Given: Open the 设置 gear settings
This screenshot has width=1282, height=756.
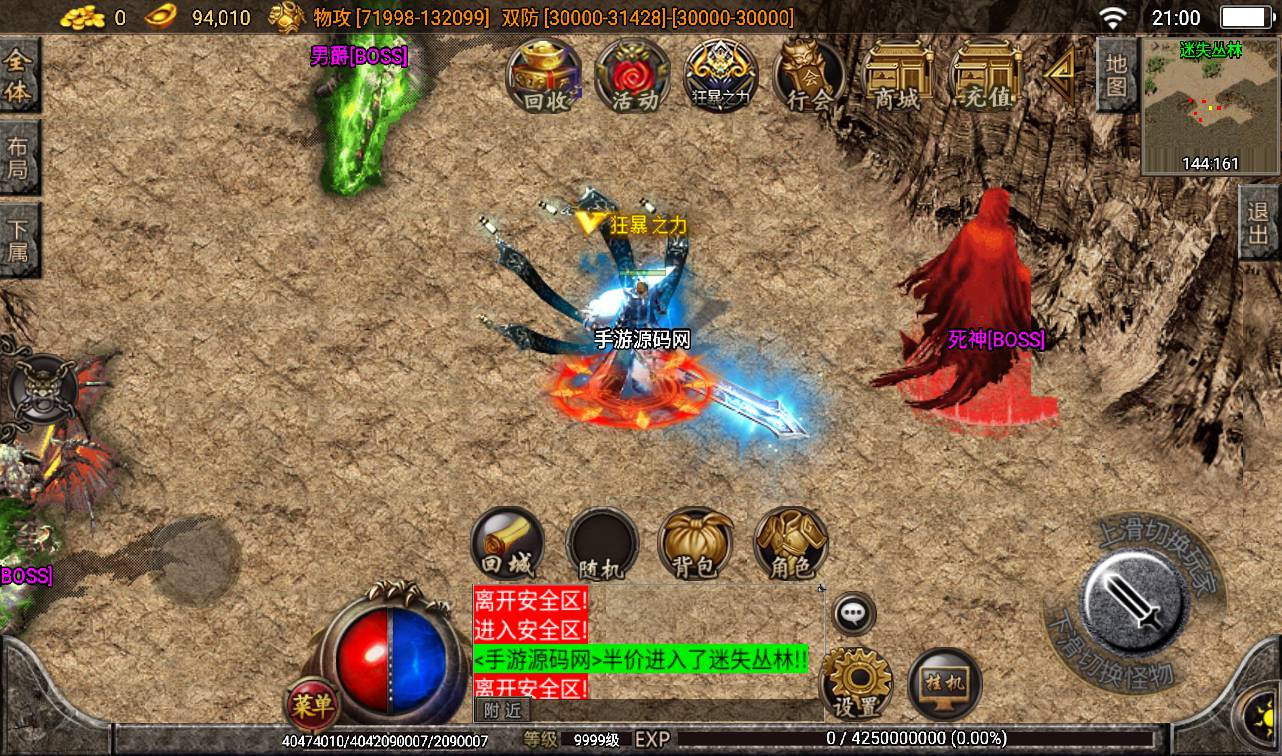Looking at the screenshot, I should point(856,684).
